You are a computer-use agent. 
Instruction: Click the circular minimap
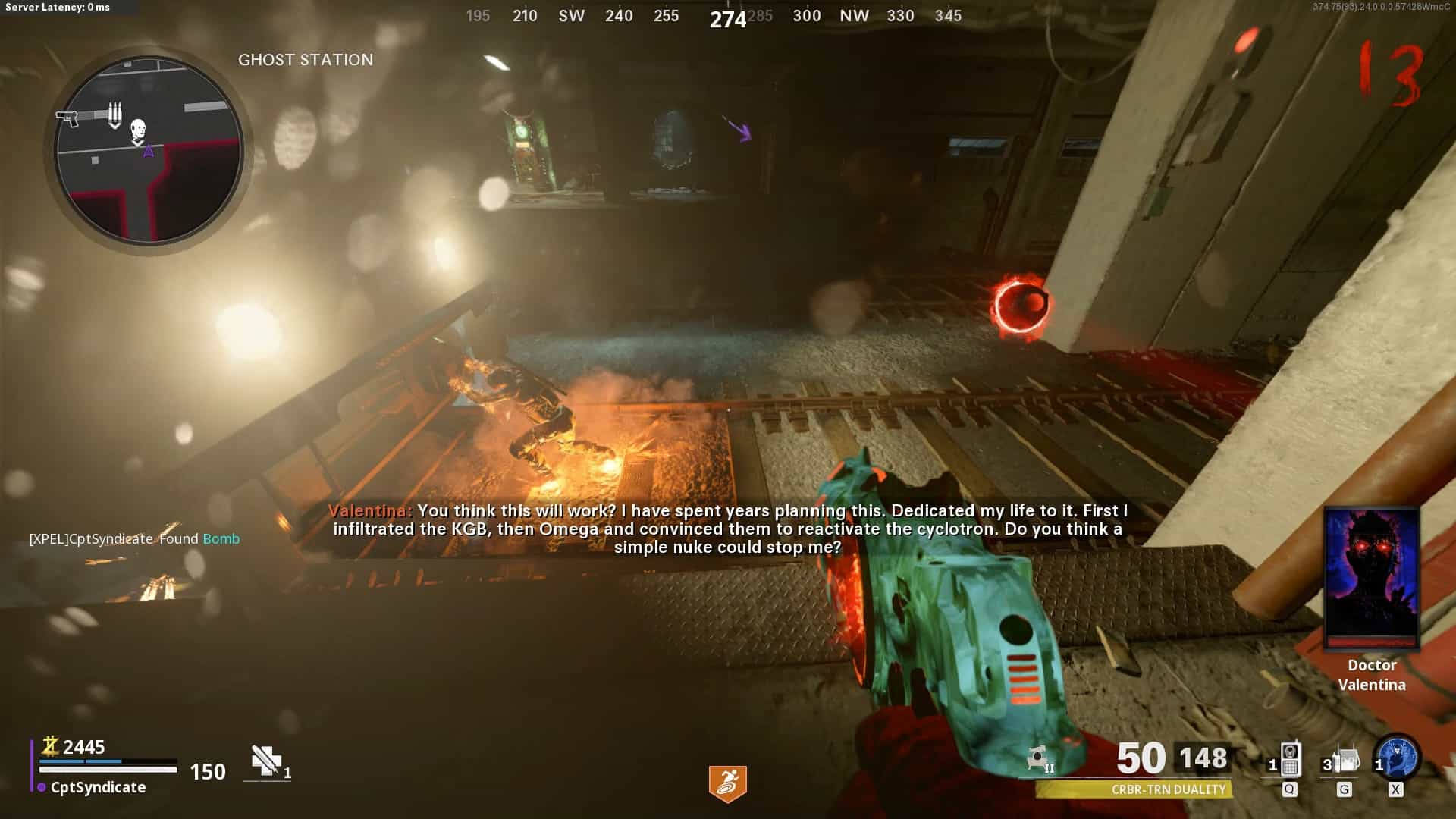tap(149, 150)
